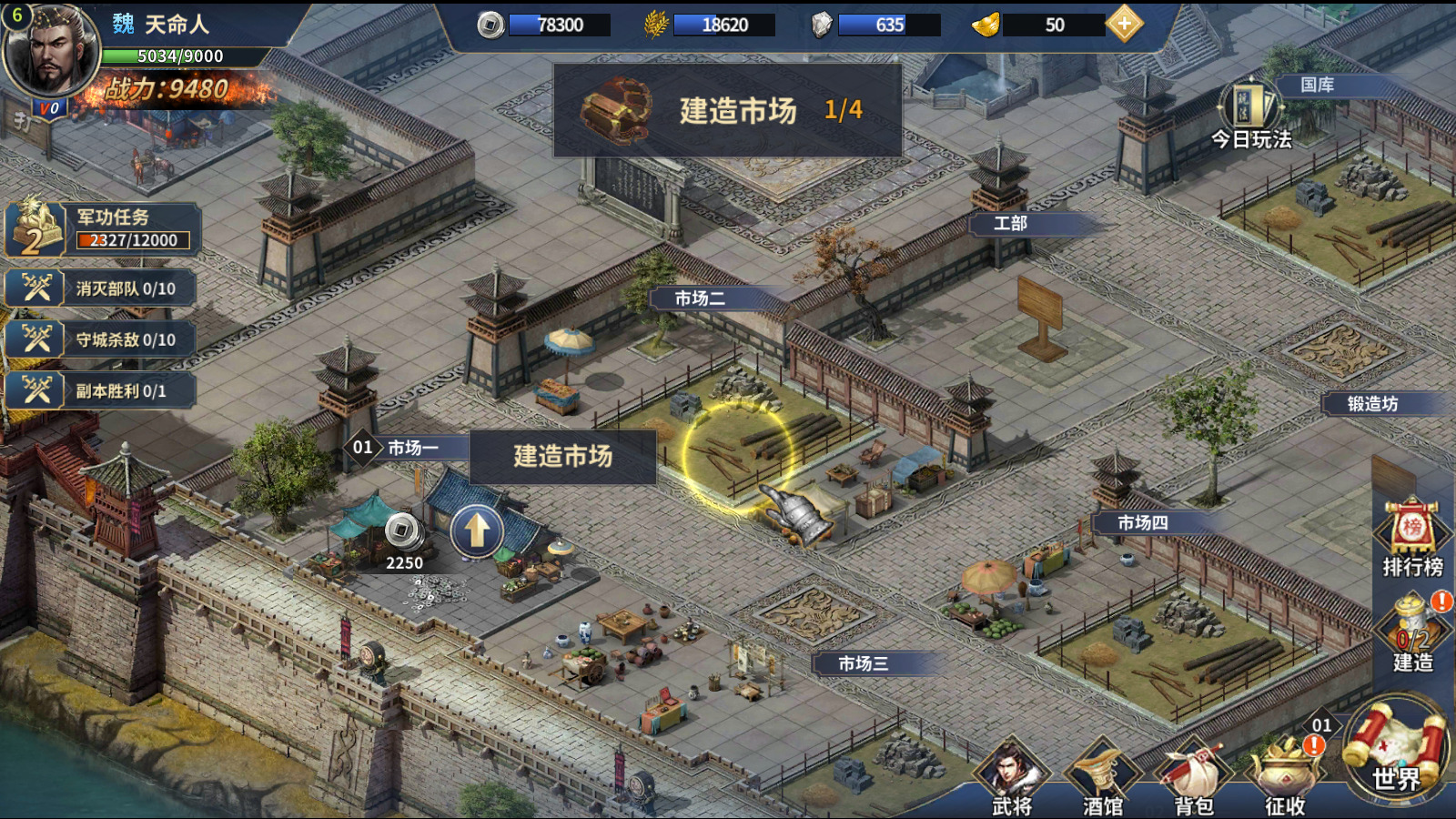
Task: Select the 国库 treasury label
Action: 1317,85
